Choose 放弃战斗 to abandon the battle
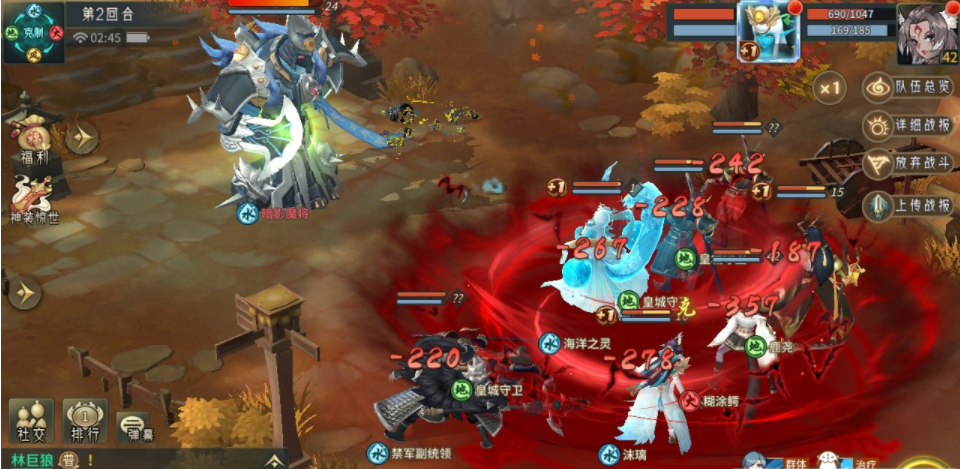 [x=908, y=165]
